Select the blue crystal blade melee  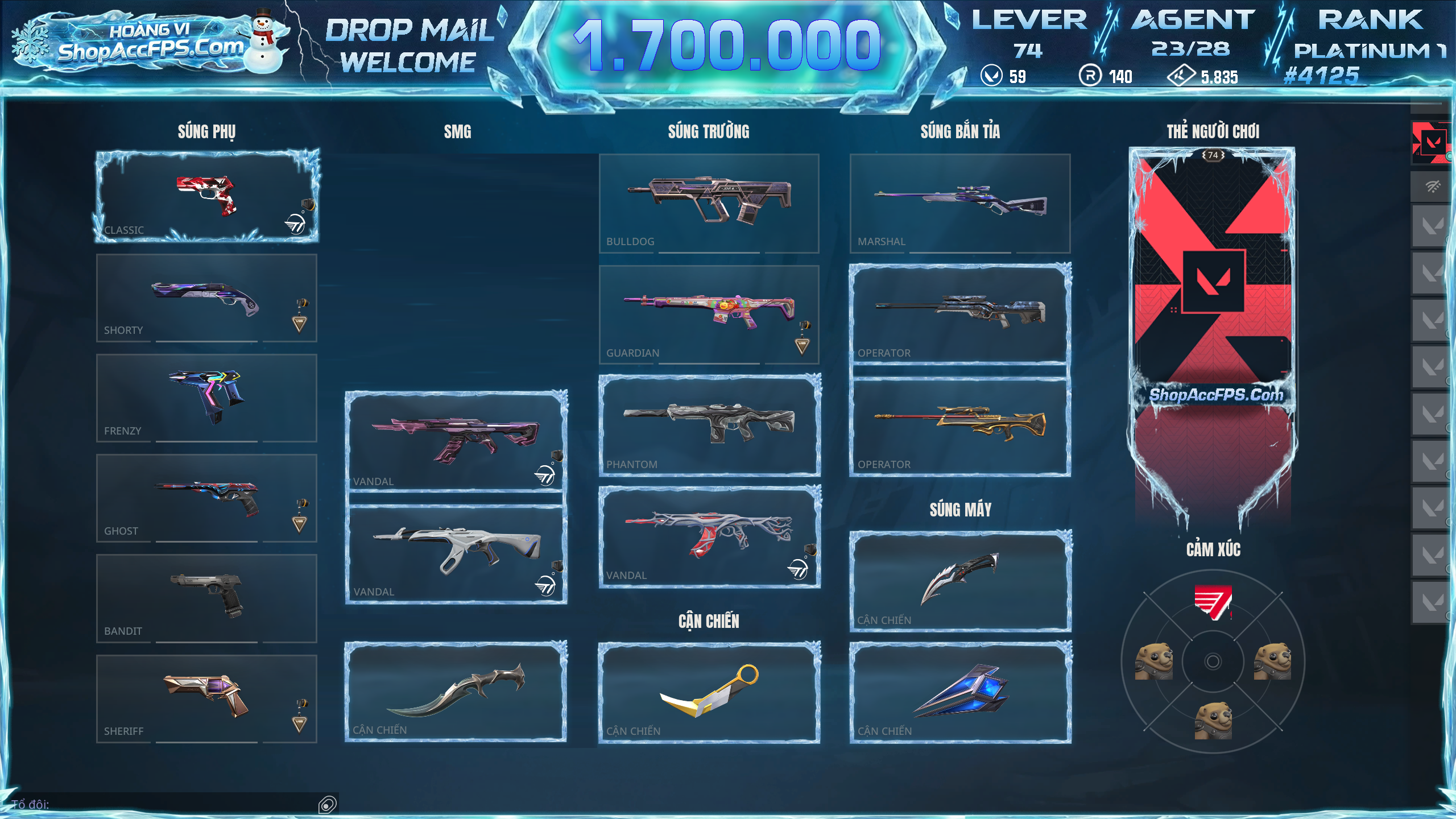tap(960, 692)
